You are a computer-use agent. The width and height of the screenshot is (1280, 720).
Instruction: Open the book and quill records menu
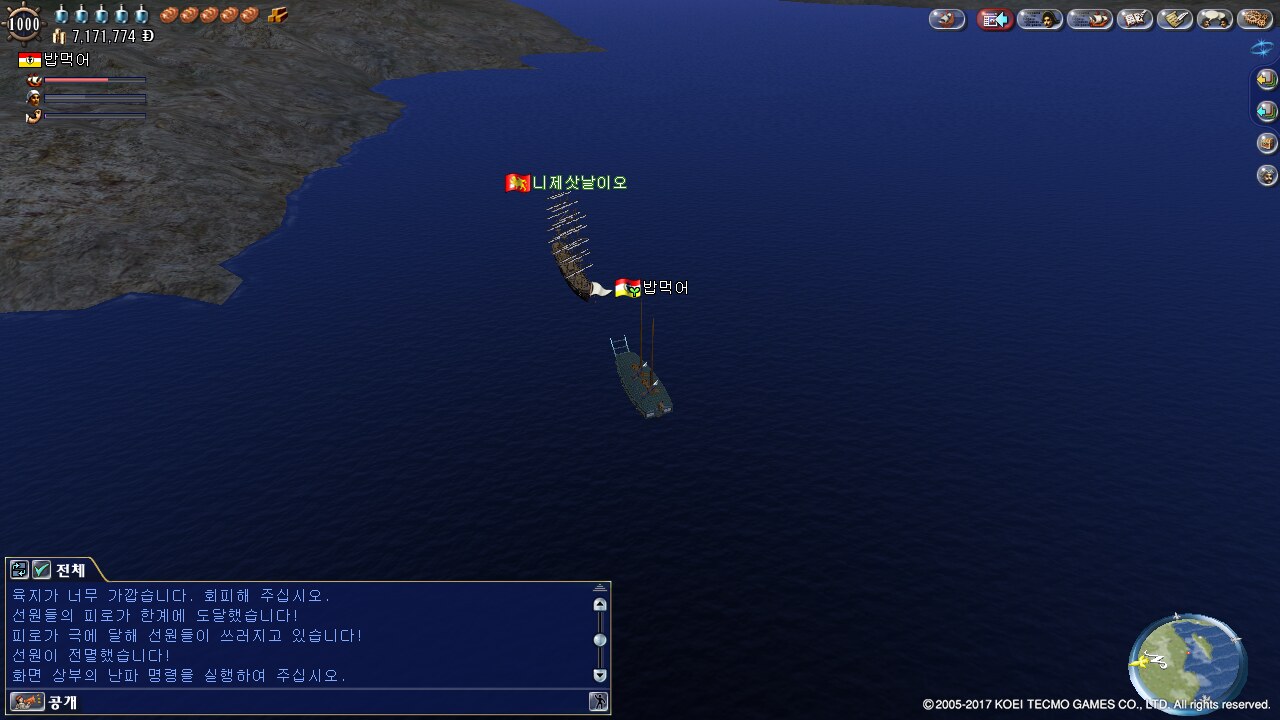tap(1135, 19)
